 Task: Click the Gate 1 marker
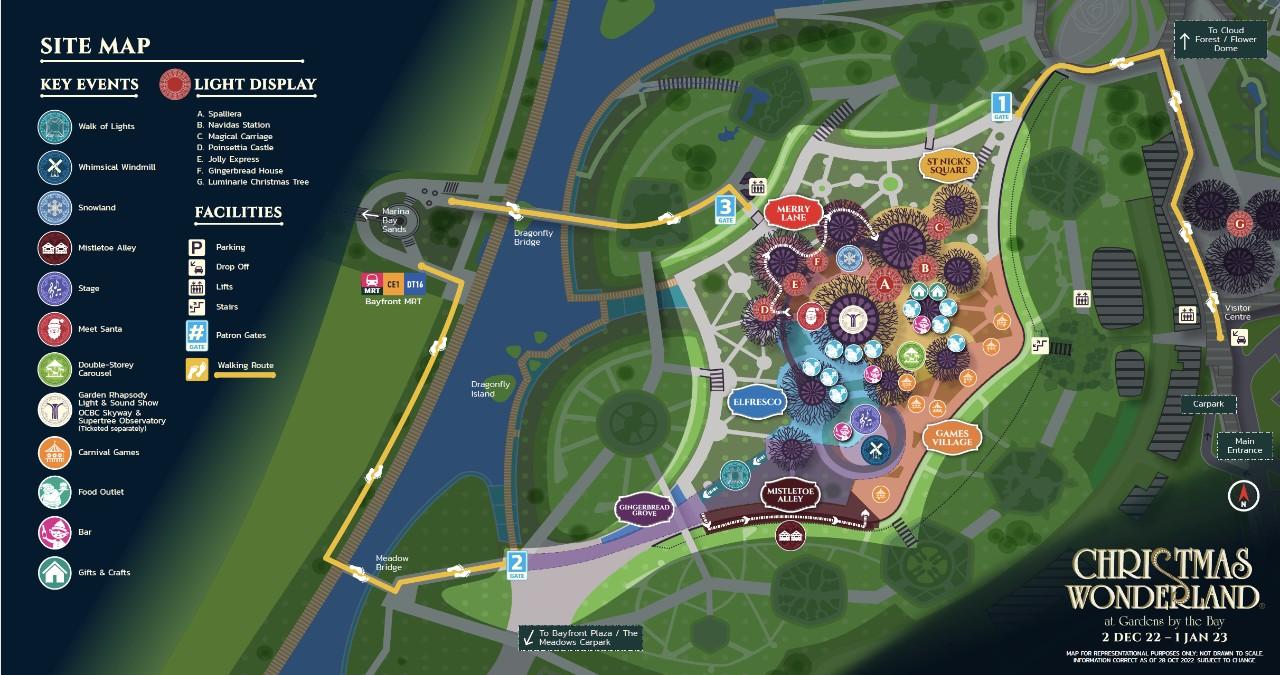1002,105
